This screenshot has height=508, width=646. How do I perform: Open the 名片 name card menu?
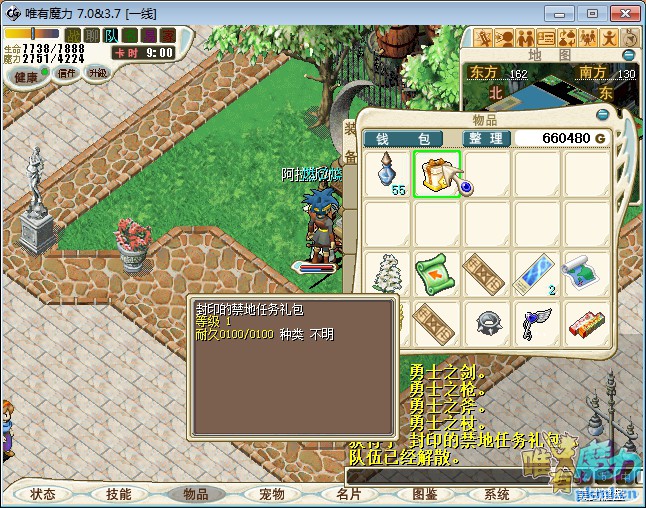(348, 494)
